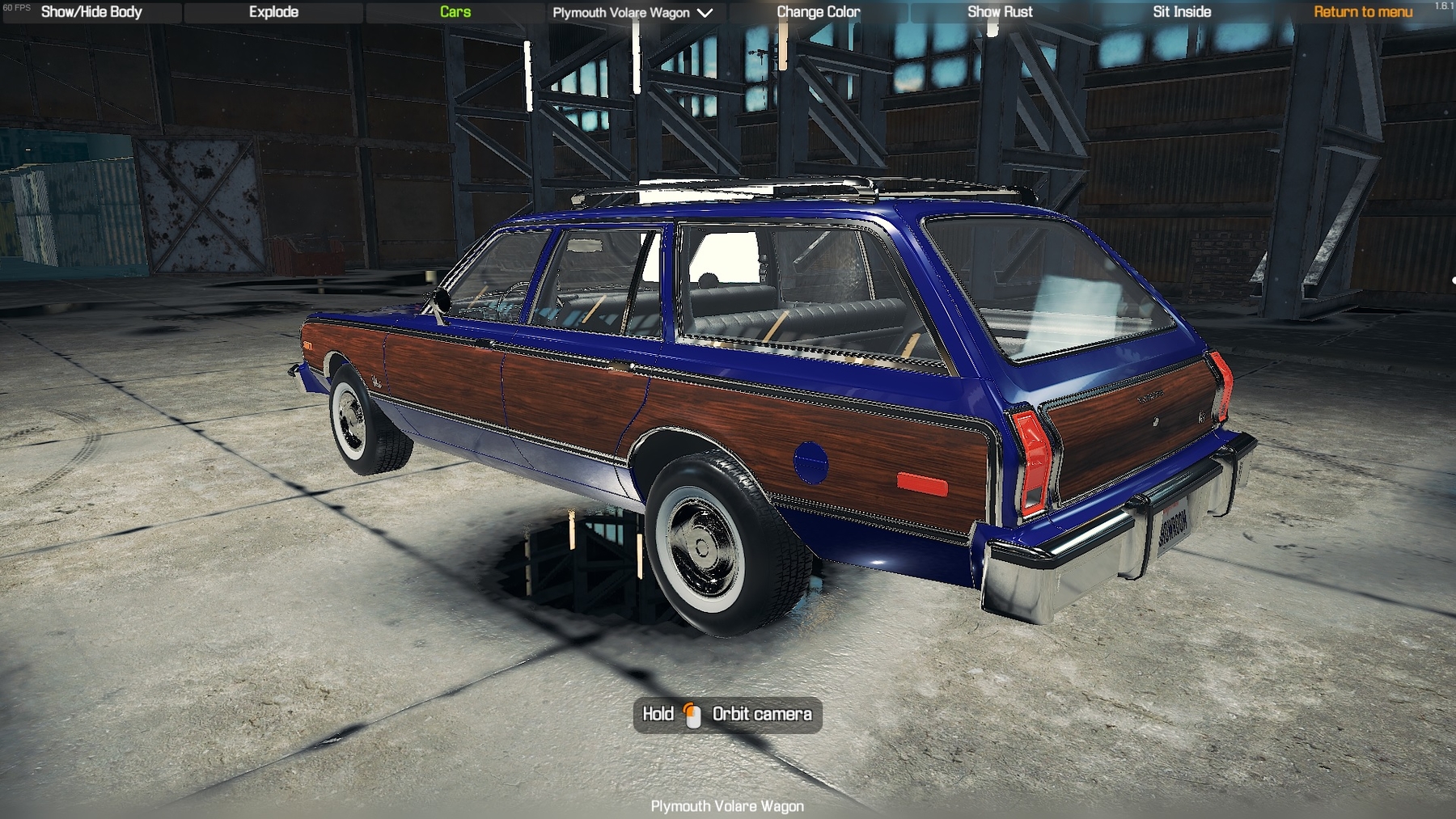1456x819 pixels.
Task: Return to menu from showroom
Action: 1363,12
